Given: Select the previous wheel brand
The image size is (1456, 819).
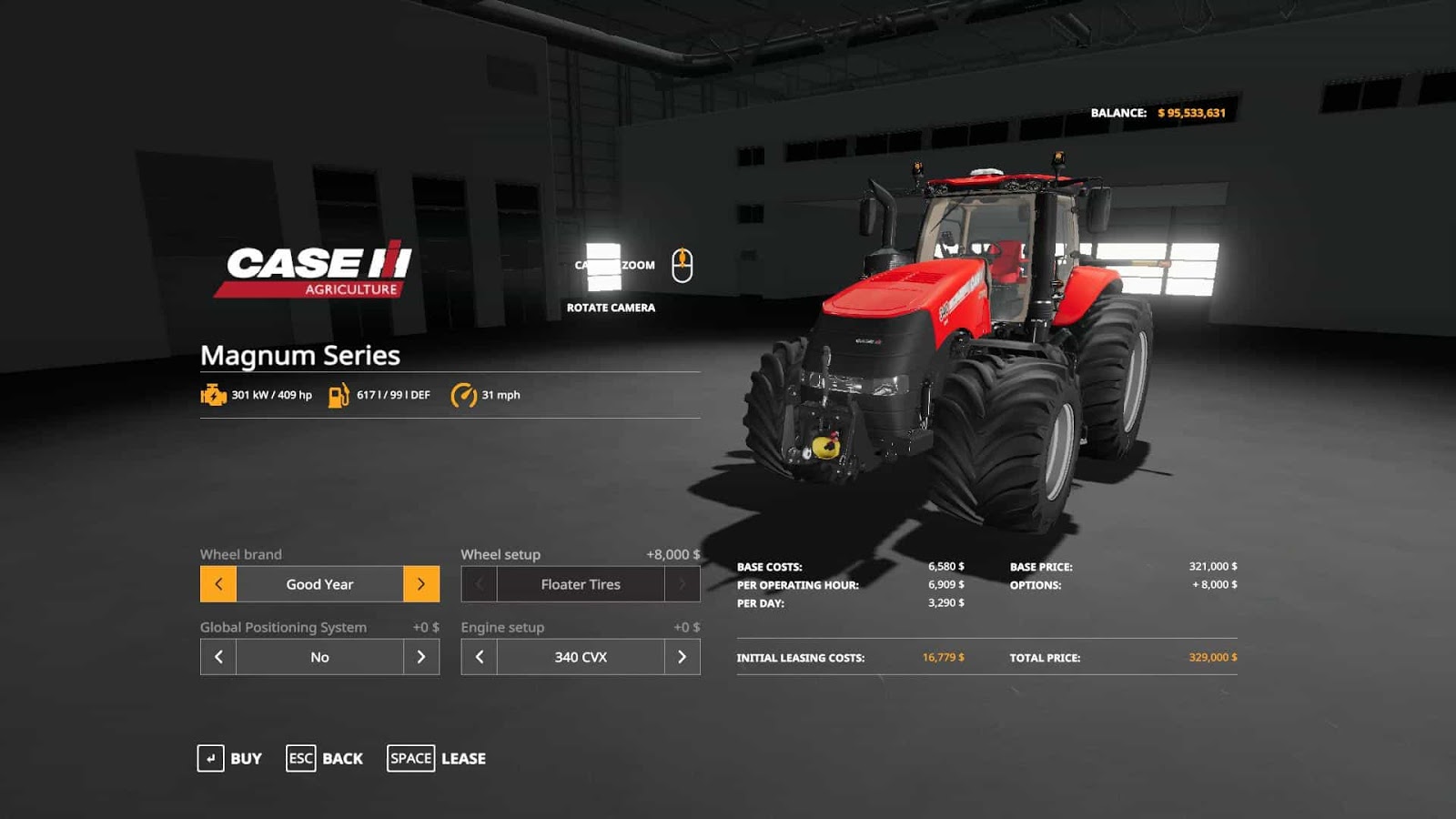Looking at the screenshot, I should pos(217,584).
